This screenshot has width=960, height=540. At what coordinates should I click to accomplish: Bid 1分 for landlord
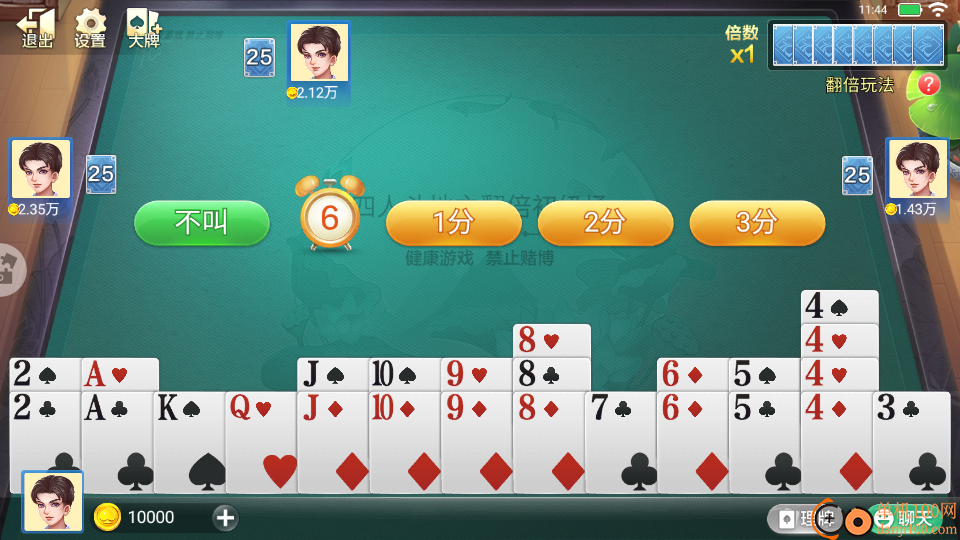click(x=453, y=223)
